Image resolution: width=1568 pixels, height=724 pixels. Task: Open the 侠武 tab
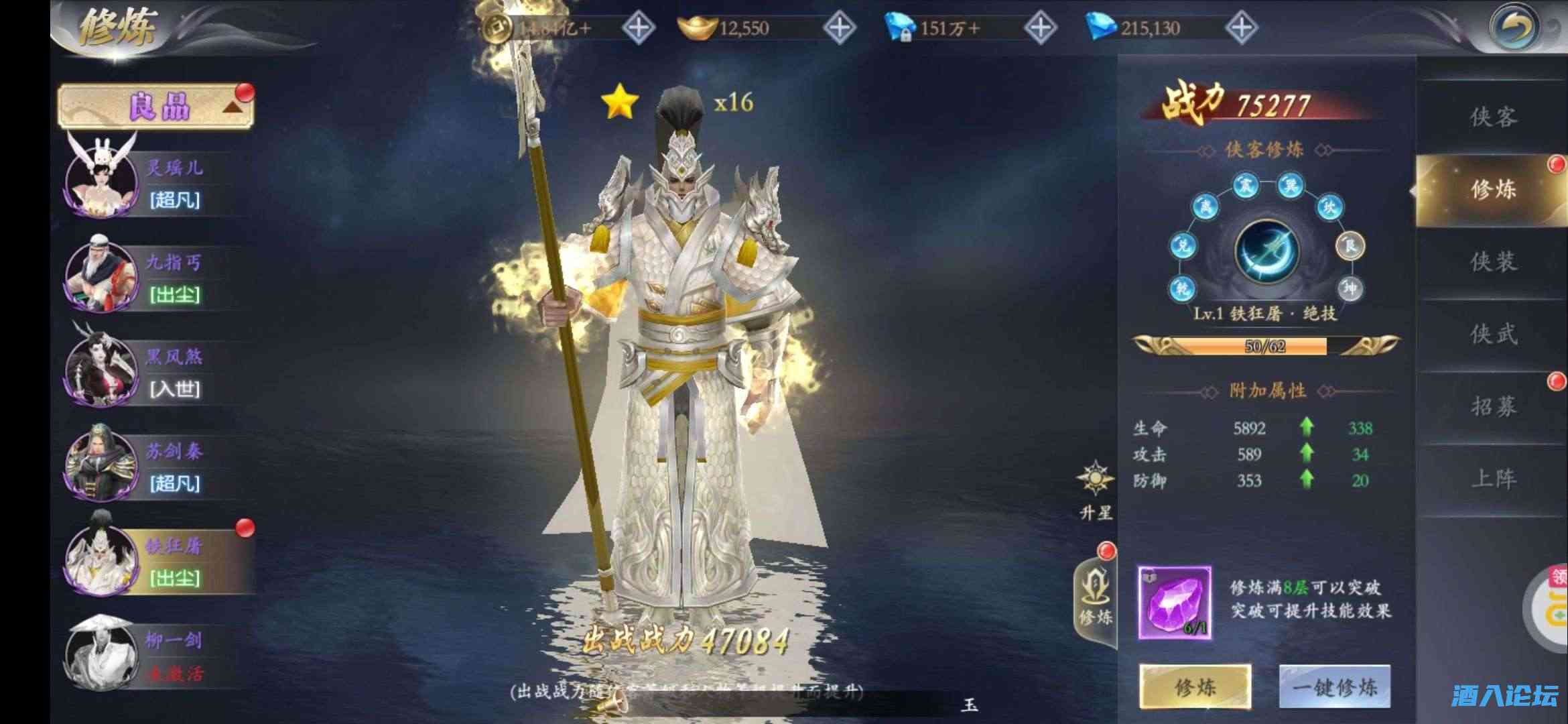1492,335
